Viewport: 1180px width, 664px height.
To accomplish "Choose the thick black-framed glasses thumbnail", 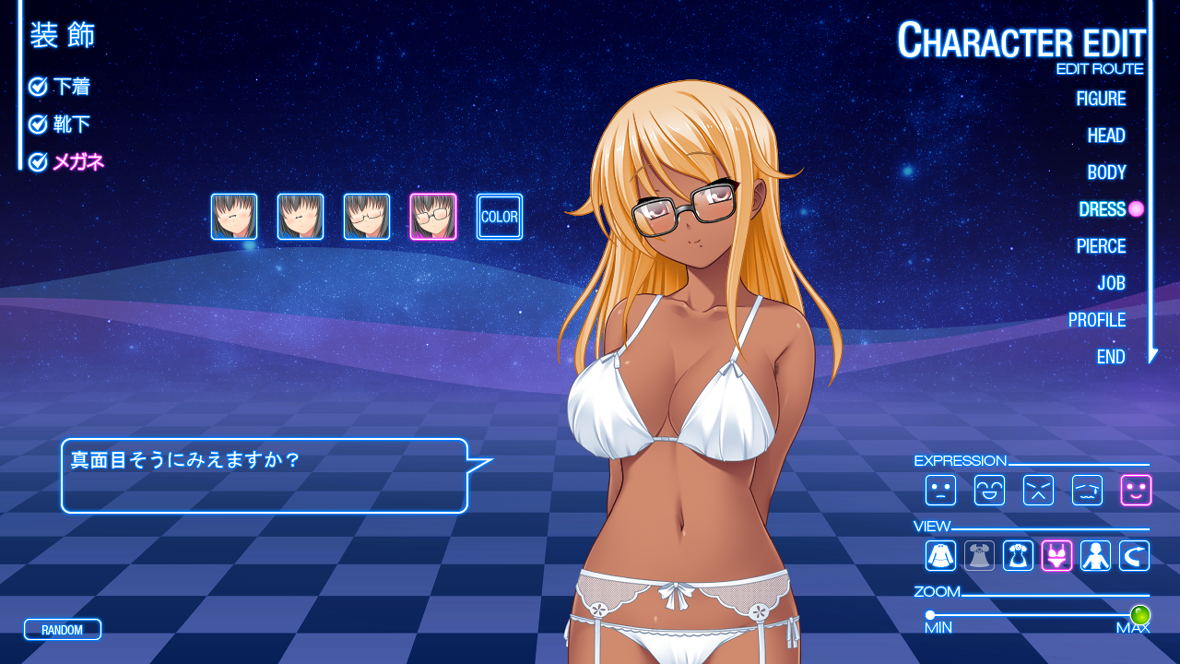I will point(433,217).
